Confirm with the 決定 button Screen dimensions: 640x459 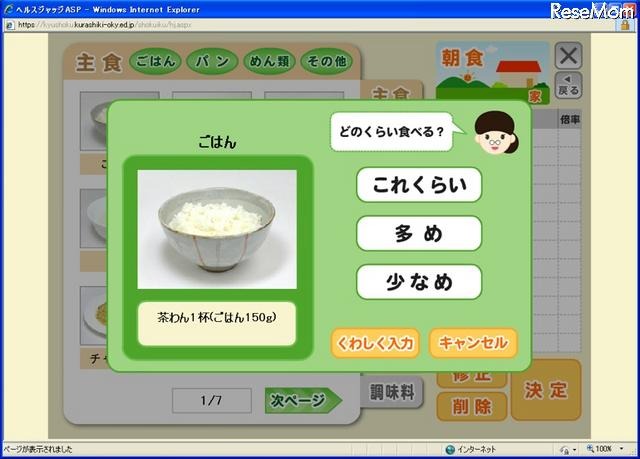click(546, 390)
